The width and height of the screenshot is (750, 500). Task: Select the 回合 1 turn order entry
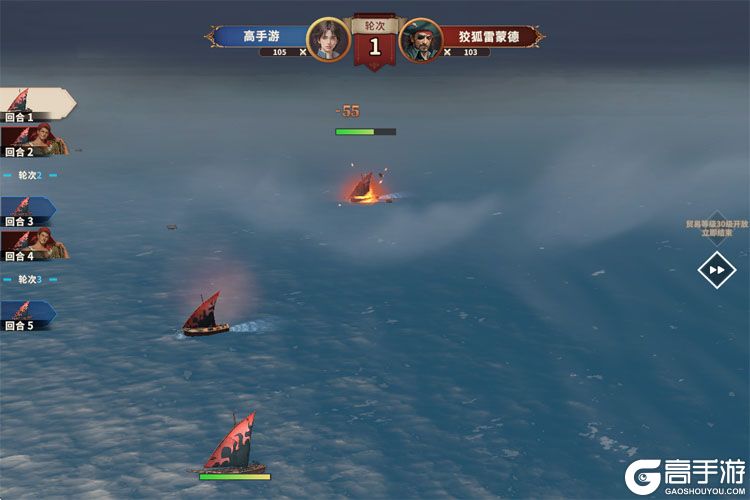point(32,105)
